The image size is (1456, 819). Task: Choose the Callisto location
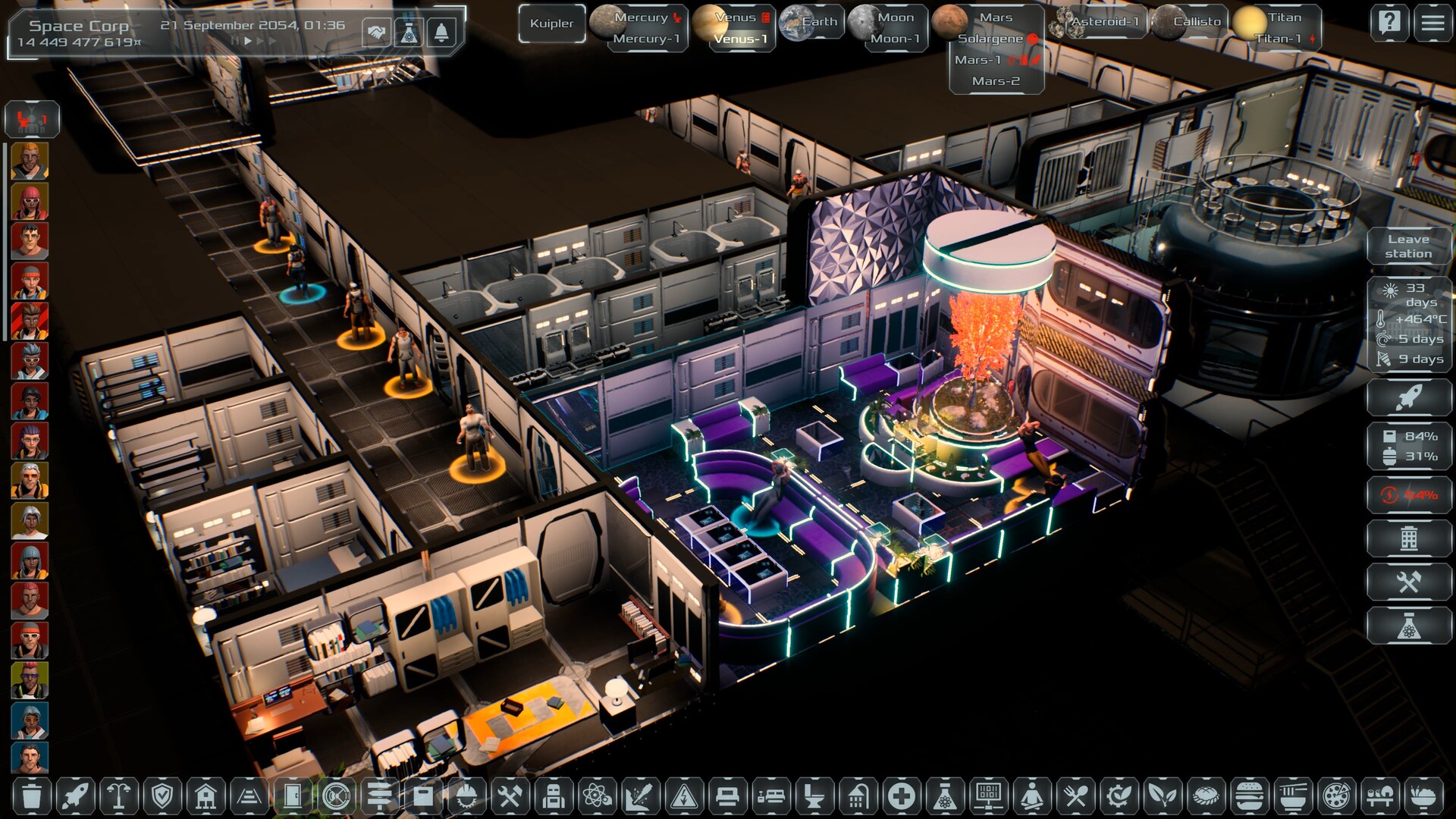click(1188, 22)
